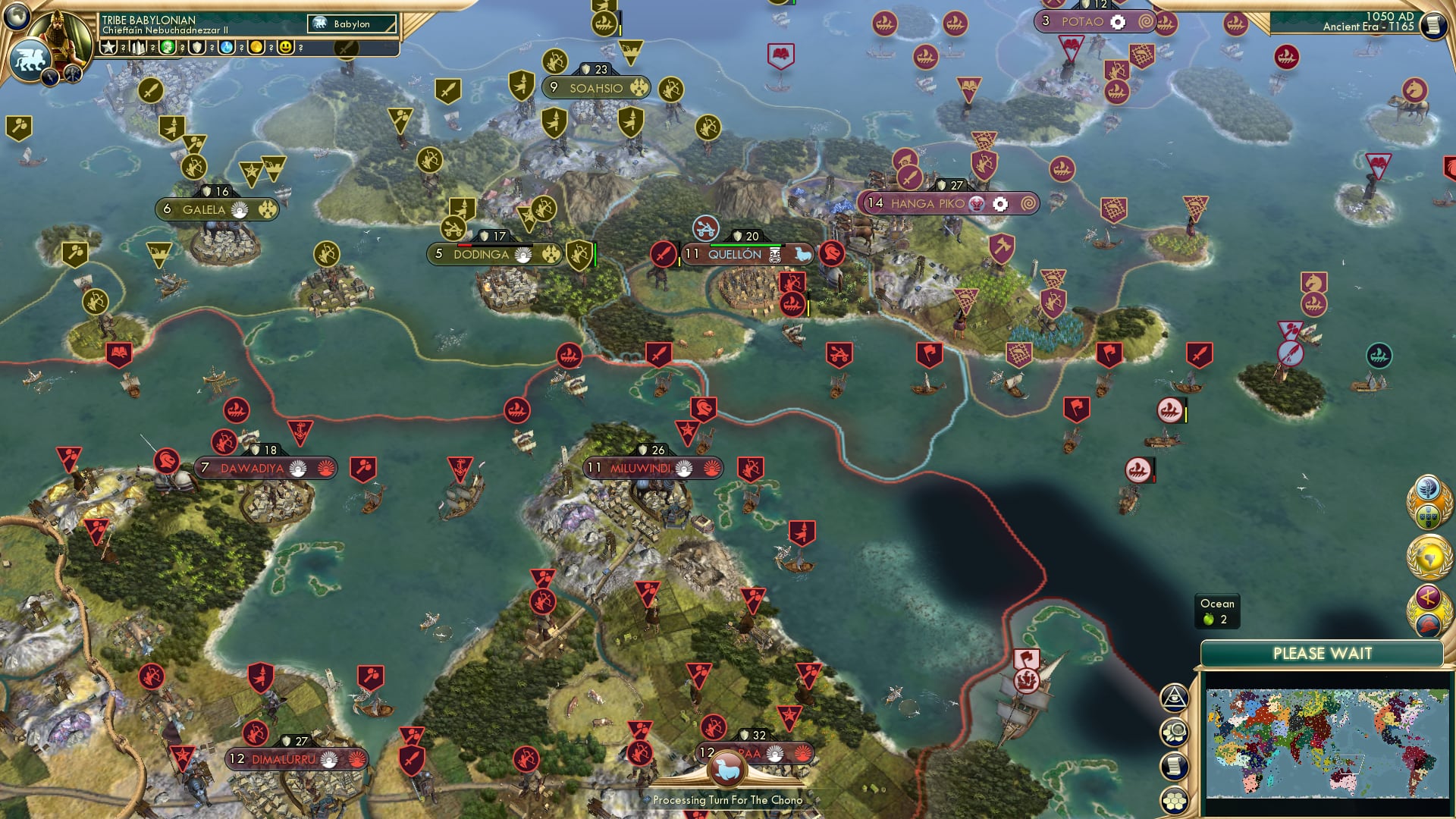
Task: Click the production gear on Hanga Piko's banner
Action: coord(999,203)
